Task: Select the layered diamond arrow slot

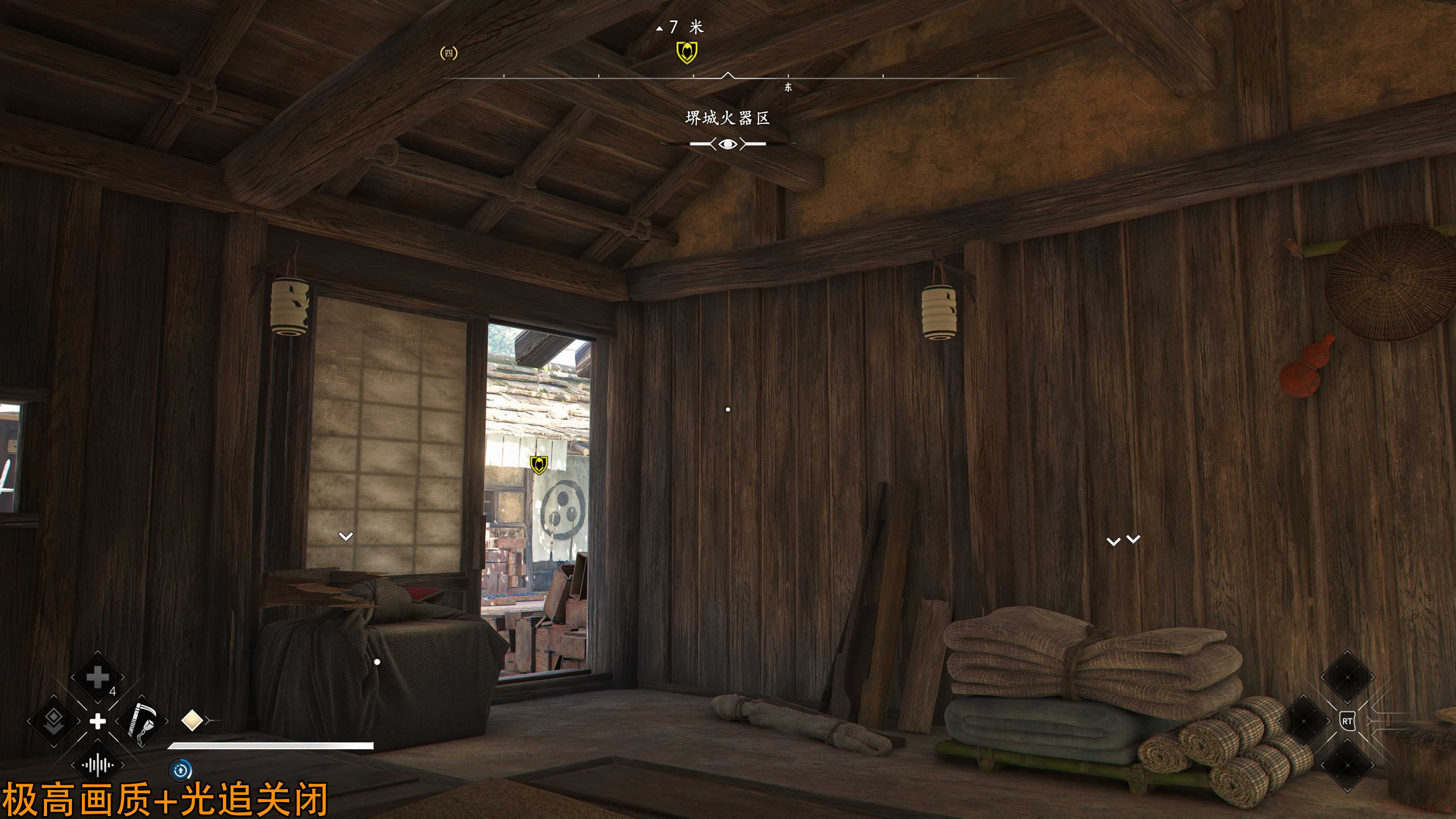Action: point(54,721)
